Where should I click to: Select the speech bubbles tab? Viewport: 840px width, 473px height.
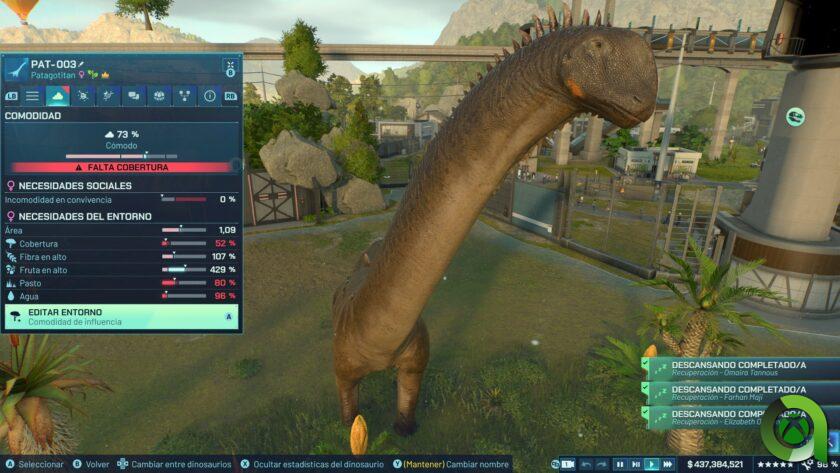click(133, 96)
